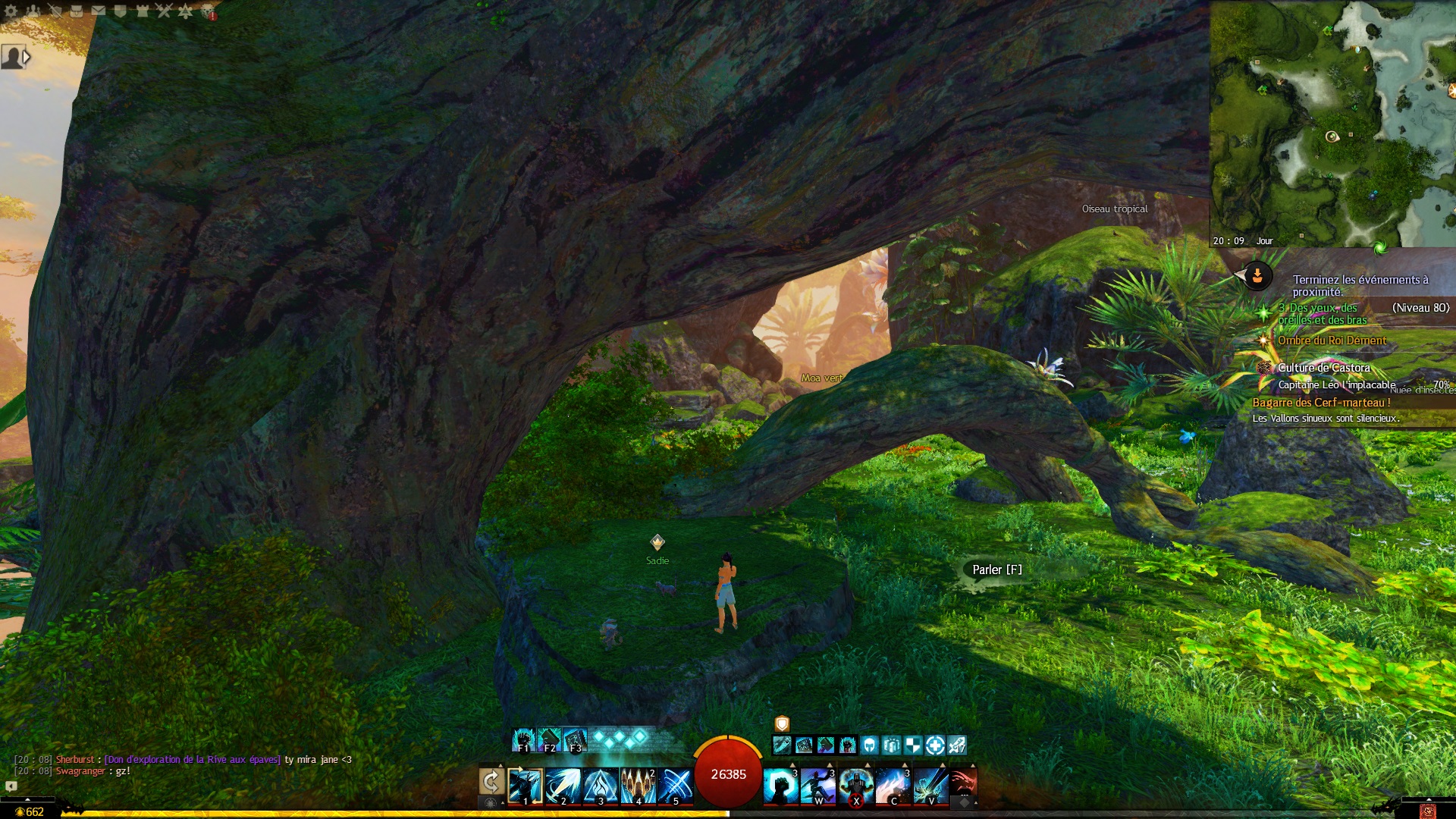The height and width of the screenshot is (819, 1456).
Task: Click the weapon swap arrow button
Action: point(491,781)
